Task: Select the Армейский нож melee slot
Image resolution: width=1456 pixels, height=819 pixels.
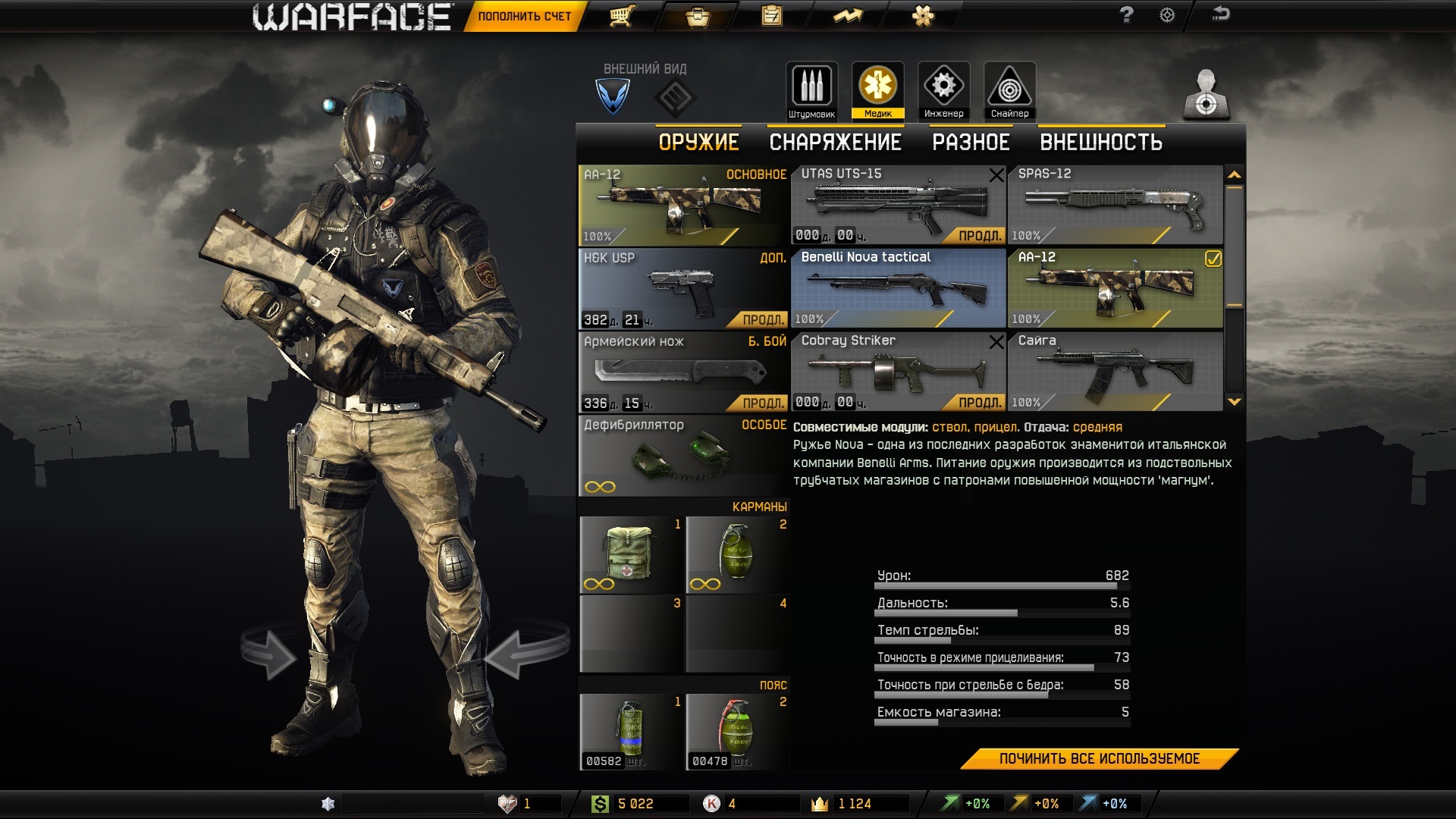Action: (682, 372)
